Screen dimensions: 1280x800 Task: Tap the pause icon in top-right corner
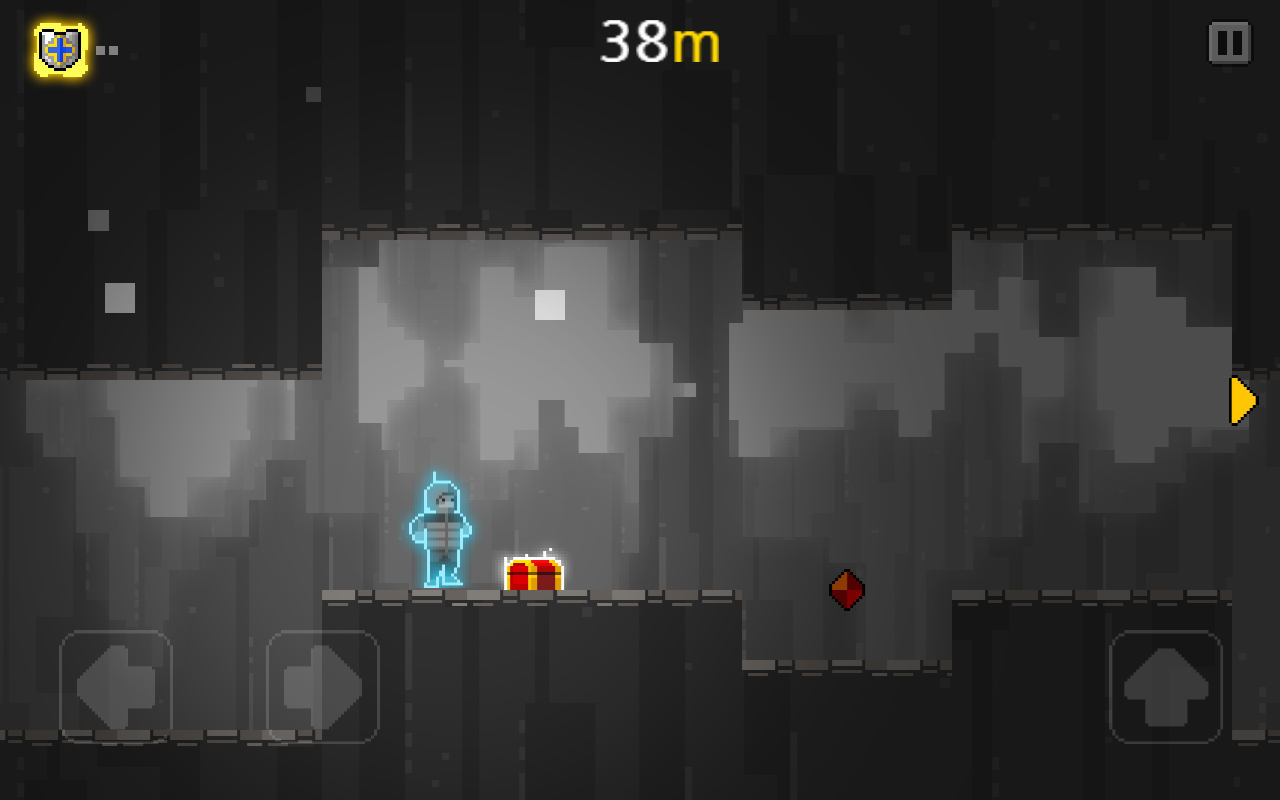pyautogui.click(x=1229, y=44)
